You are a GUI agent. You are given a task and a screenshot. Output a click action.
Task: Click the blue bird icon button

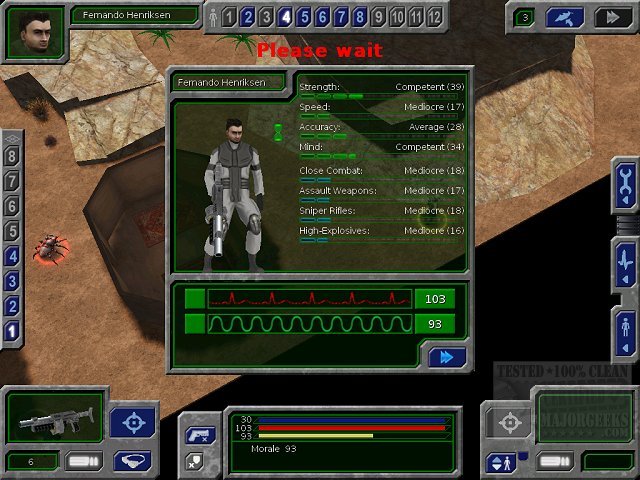pyautogui.click(x=565, y=17)
